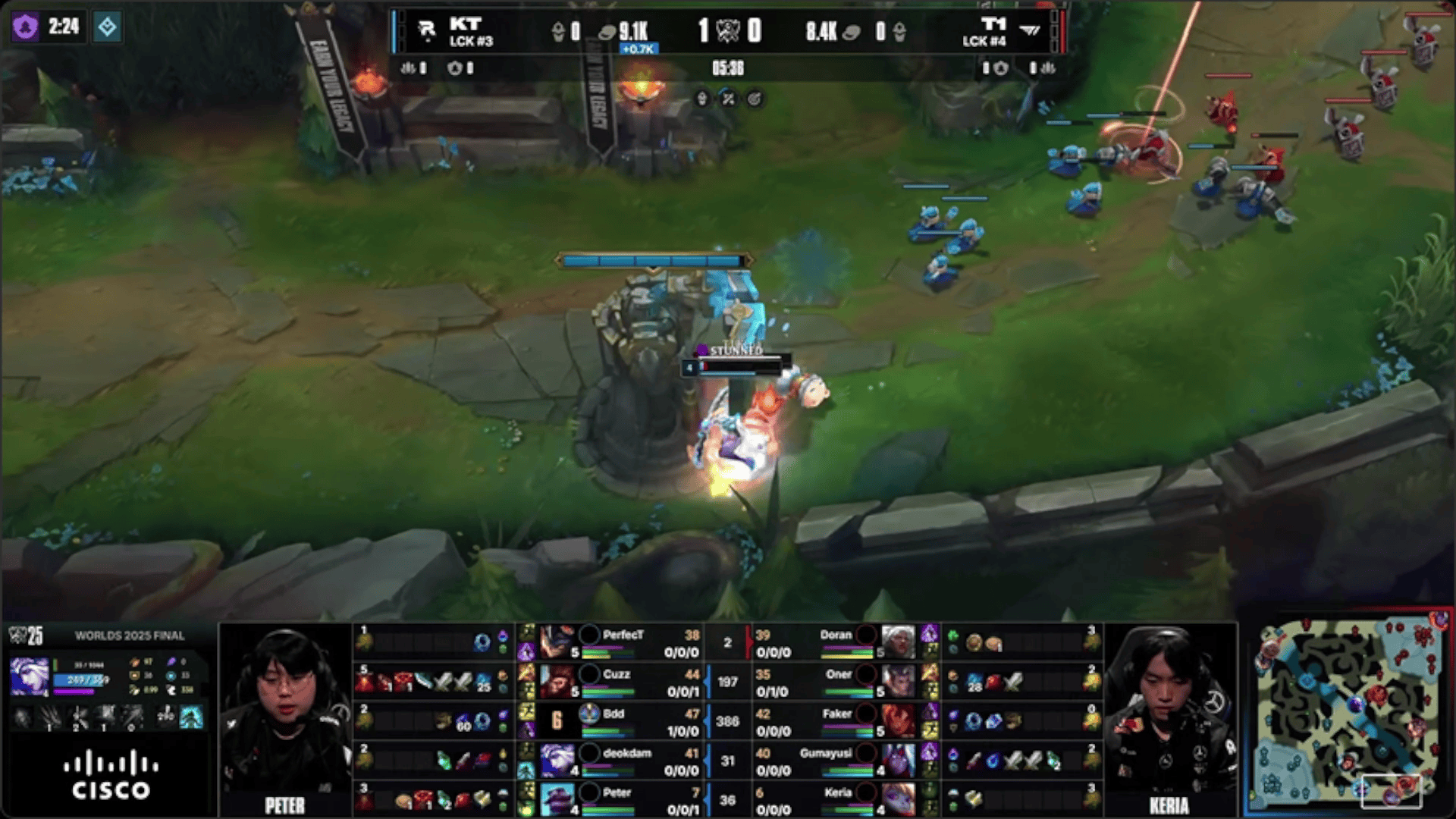Select Gumayusi's champion portrait
This screenshot has width=1456, height=819.
point(898,760)
